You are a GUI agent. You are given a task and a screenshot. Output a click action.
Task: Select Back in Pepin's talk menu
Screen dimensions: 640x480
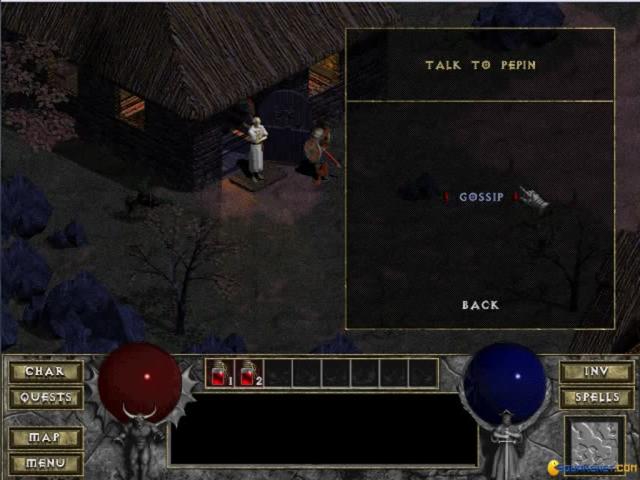tap(480, 305)
